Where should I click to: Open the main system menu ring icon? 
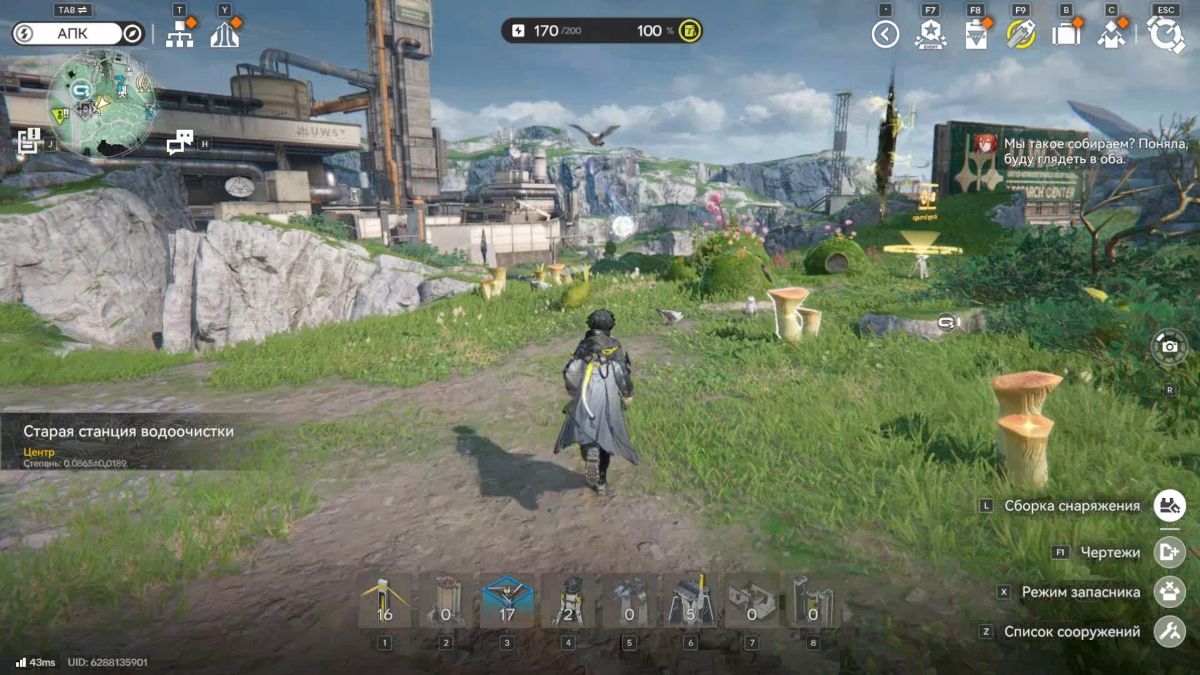[x=1166, y=34]
